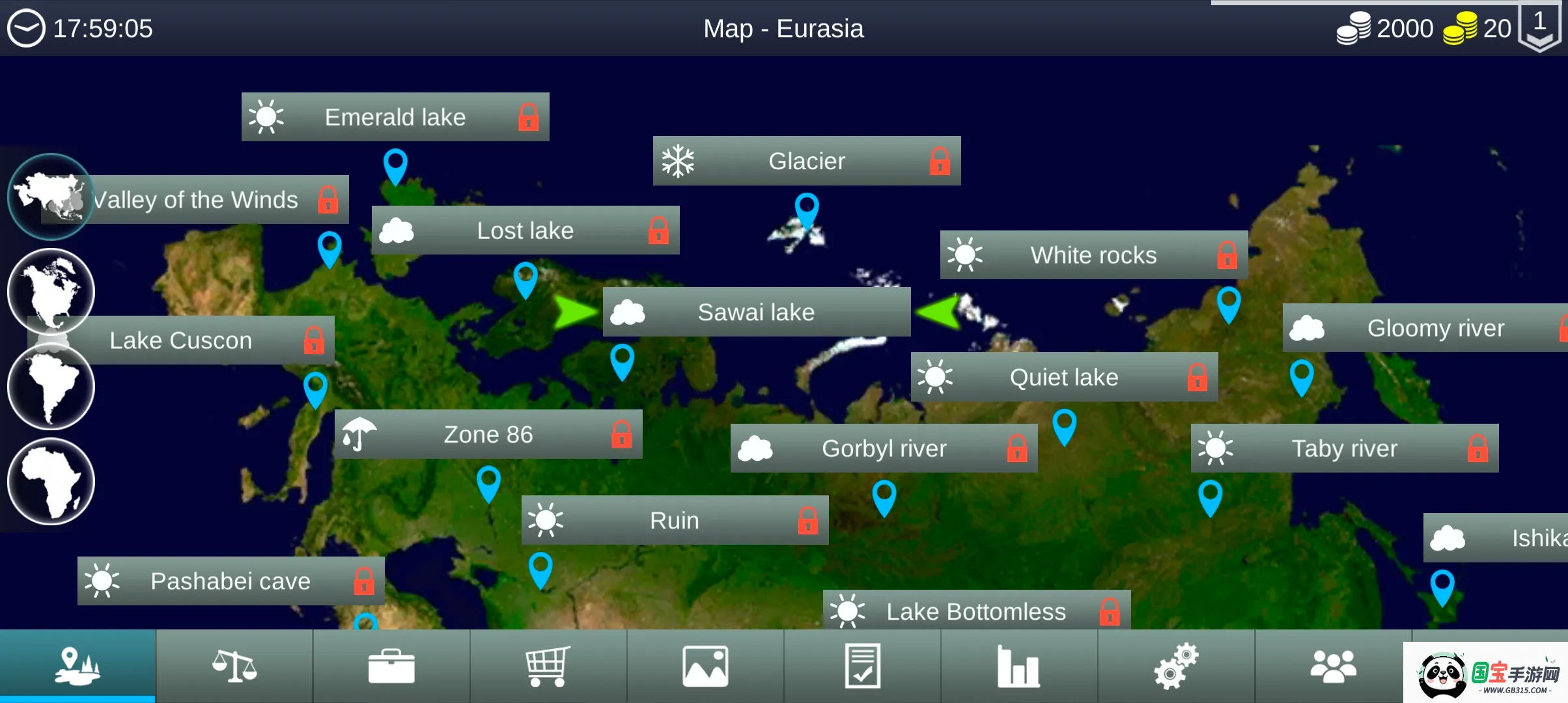Viewport: 1568px width, 703px height.
Task: Select the North America continent circle
Action: tap(51, 292)
